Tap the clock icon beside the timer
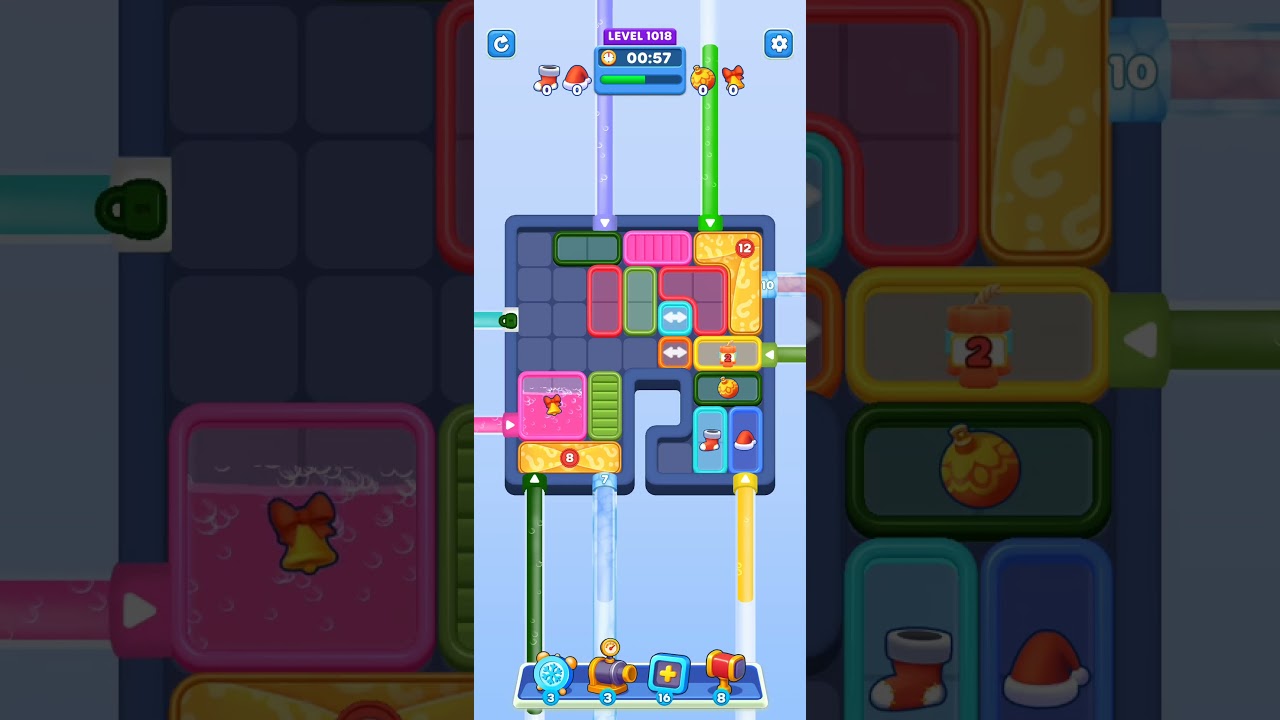1280x720 pixels. (610, 58)
